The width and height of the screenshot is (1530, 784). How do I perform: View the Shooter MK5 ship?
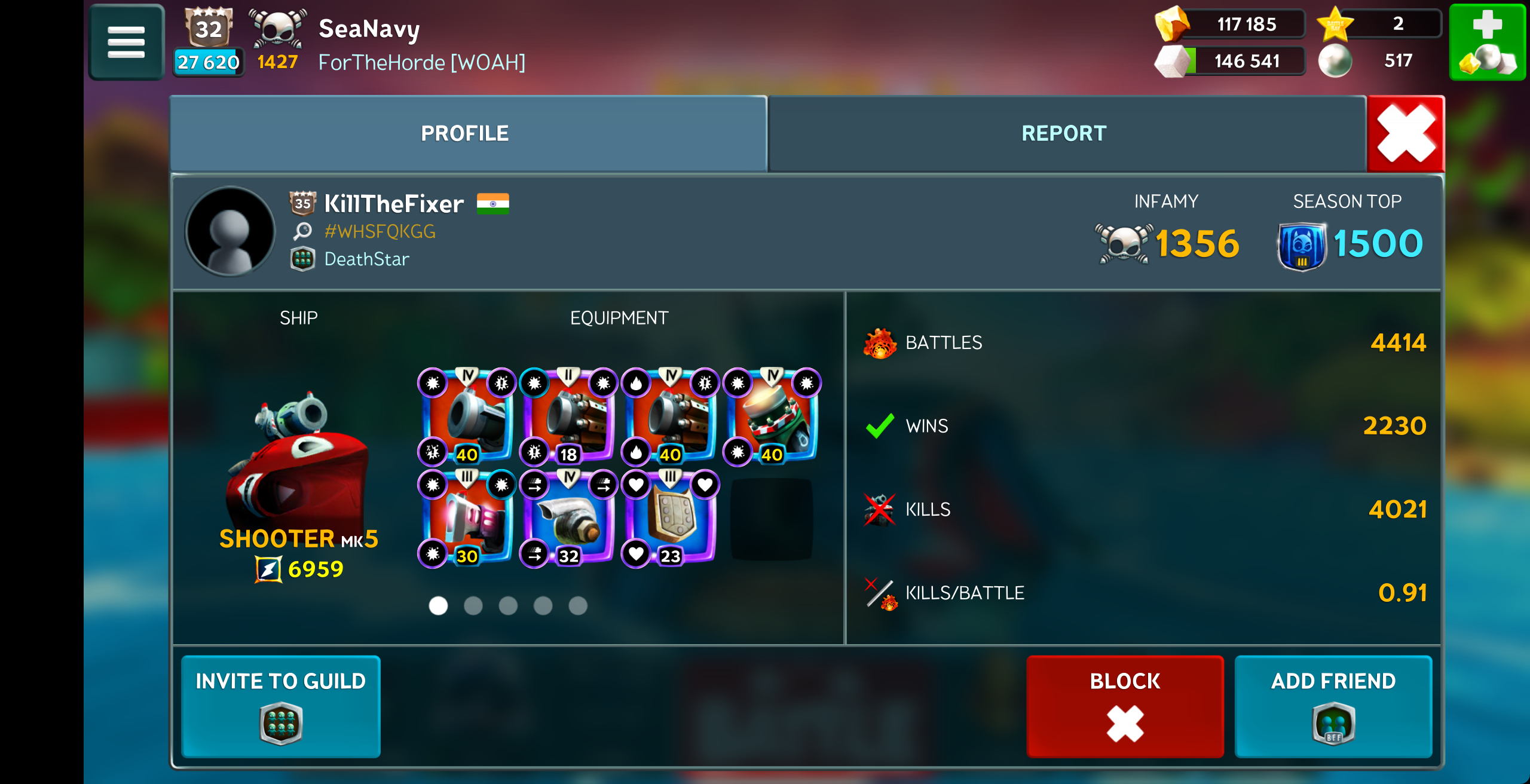[298, 460]
